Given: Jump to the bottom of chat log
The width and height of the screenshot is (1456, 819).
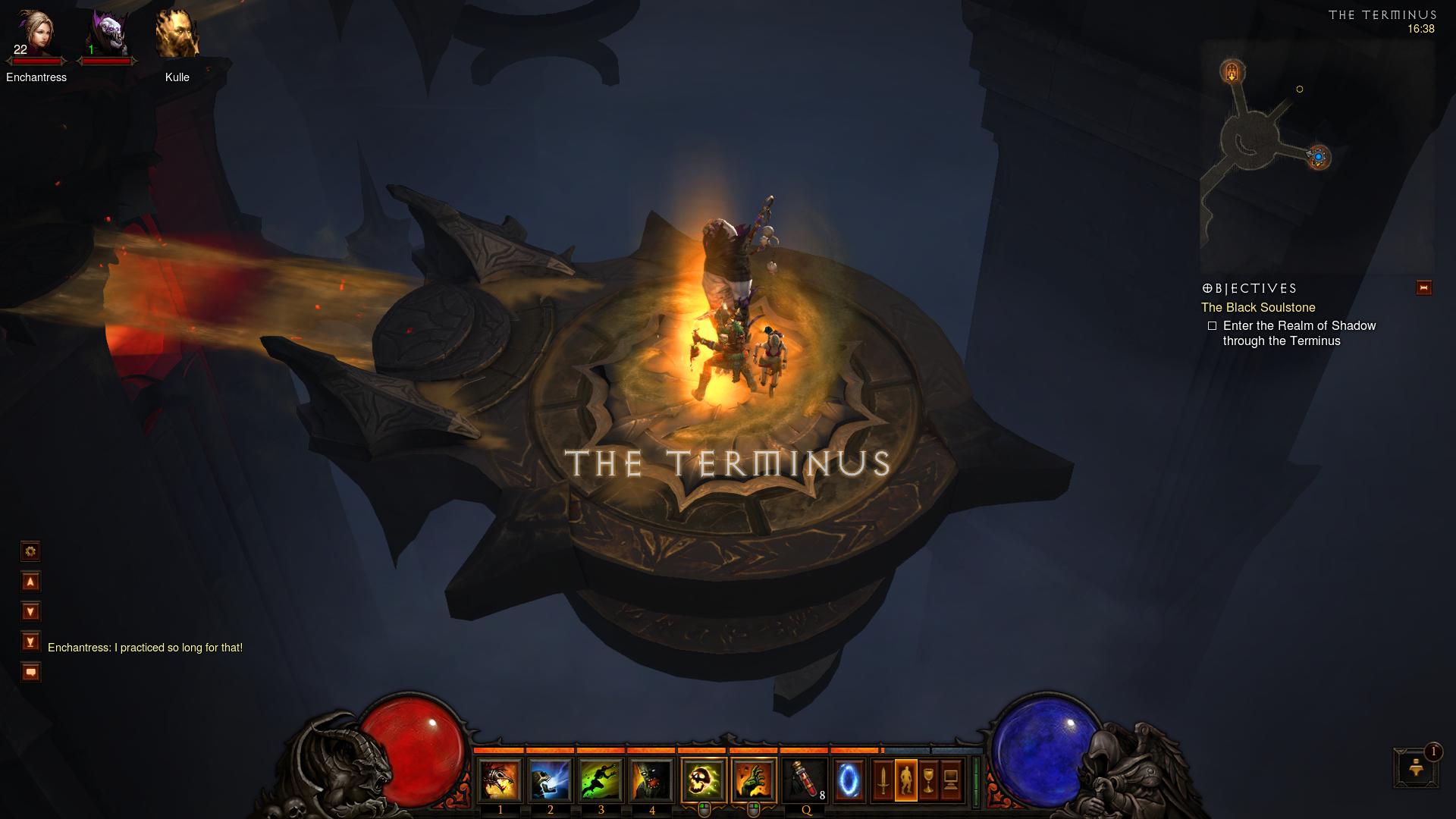Looking at the screenshot, I should pos(30,642).
